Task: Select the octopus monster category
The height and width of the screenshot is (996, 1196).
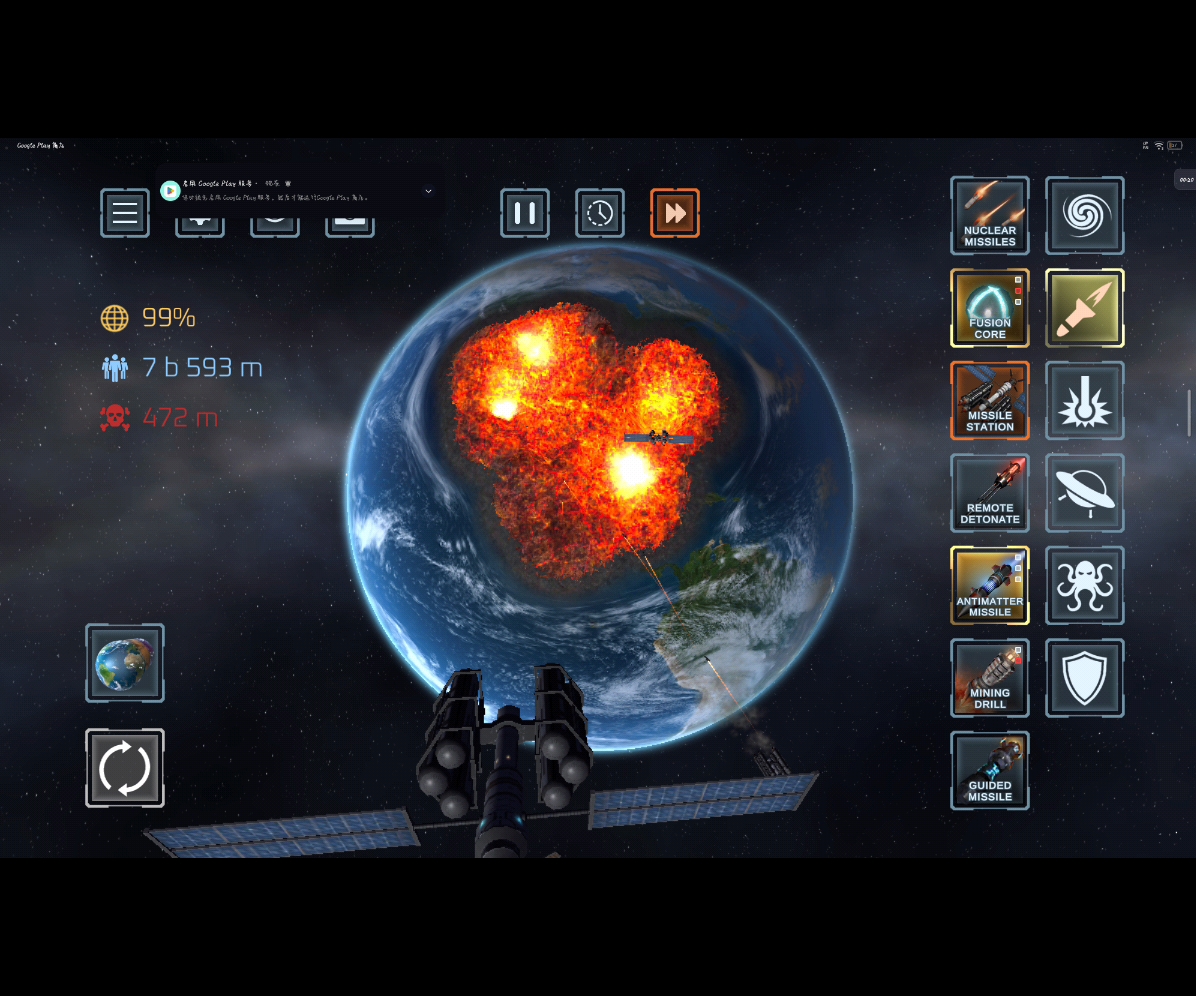Action: pyautogui.click(x=1085, y=585)
